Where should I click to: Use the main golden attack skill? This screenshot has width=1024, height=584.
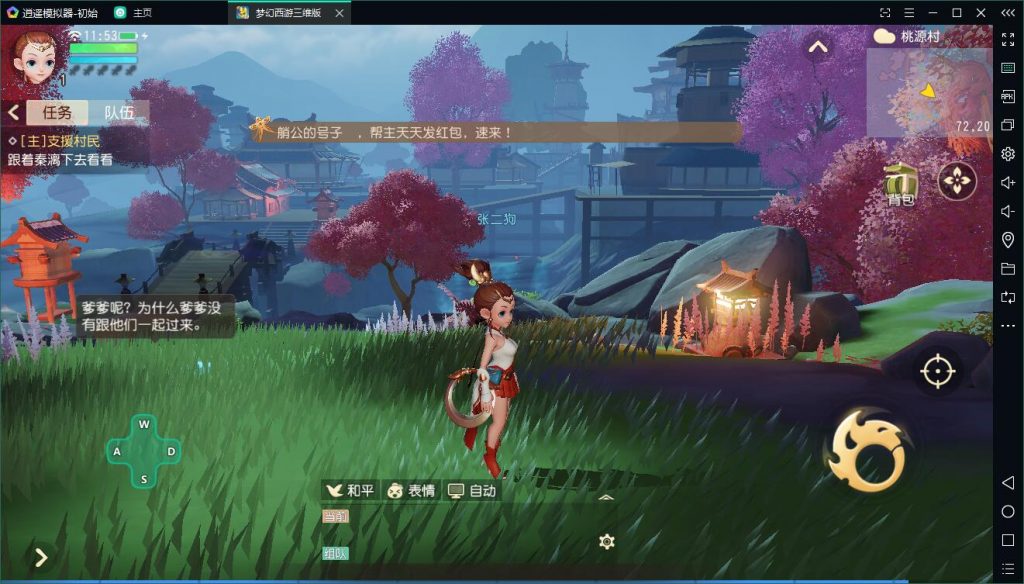pyautogui.click(x=866, y=450)
